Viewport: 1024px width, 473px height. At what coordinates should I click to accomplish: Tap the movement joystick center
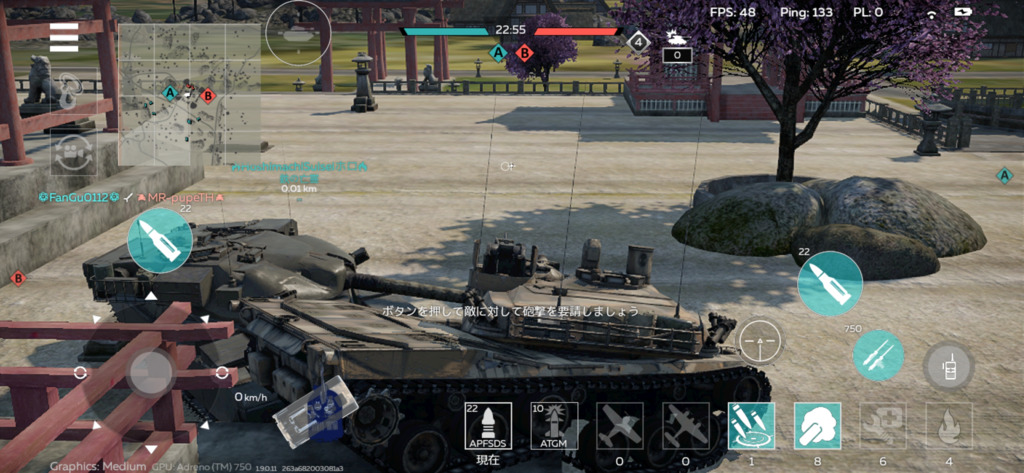click(150, 374)
